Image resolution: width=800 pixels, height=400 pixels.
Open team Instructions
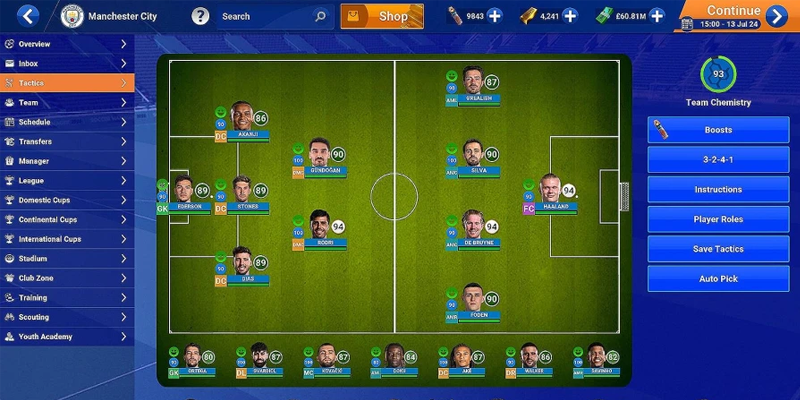718,189
